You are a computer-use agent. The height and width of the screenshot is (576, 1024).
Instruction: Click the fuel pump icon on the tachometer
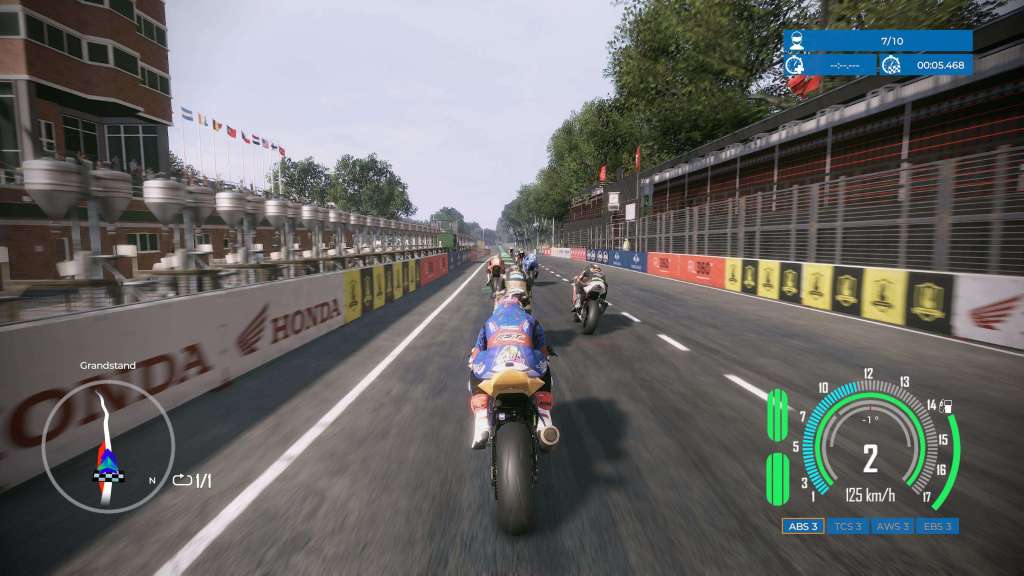946,406
